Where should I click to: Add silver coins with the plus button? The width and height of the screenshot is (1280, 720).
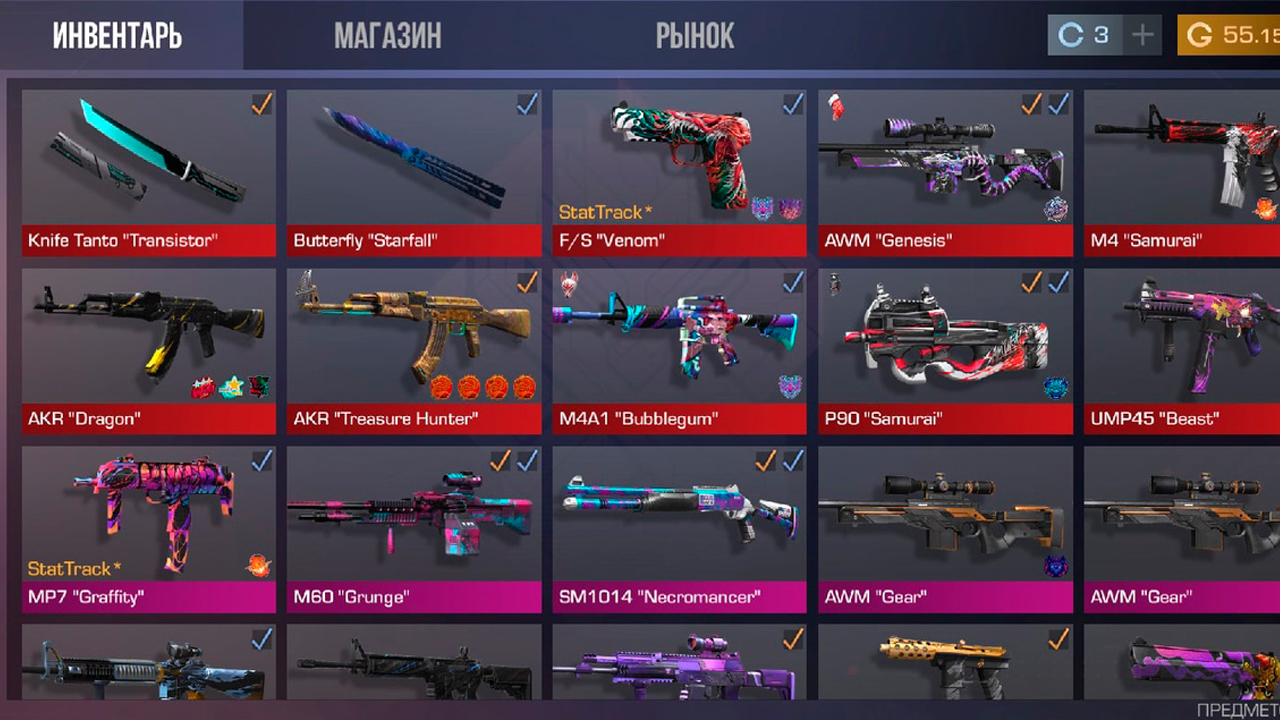pos(1142,36)
